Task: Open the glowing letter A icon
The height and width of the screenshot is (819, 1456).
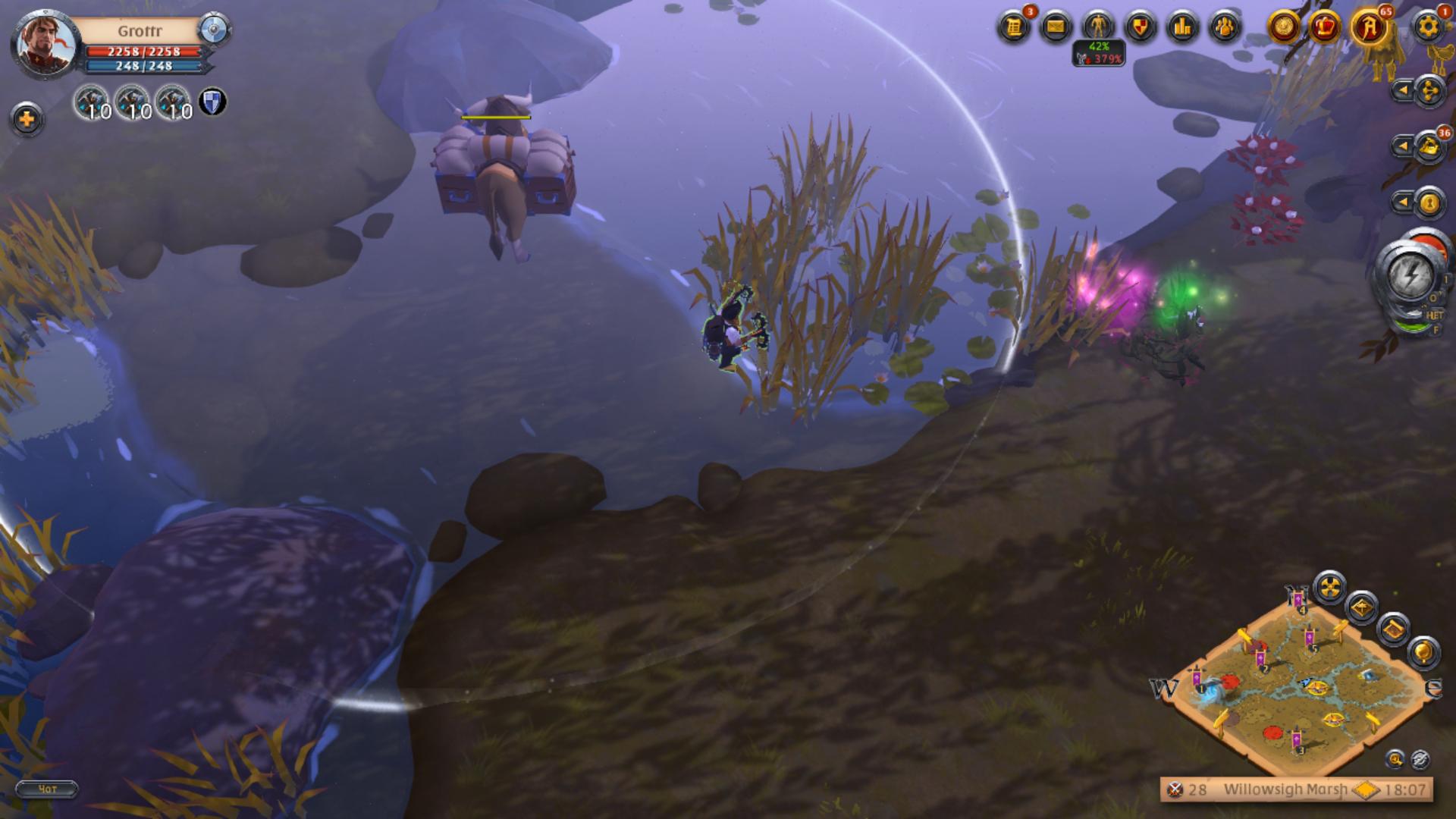Action: (1370, 28)
